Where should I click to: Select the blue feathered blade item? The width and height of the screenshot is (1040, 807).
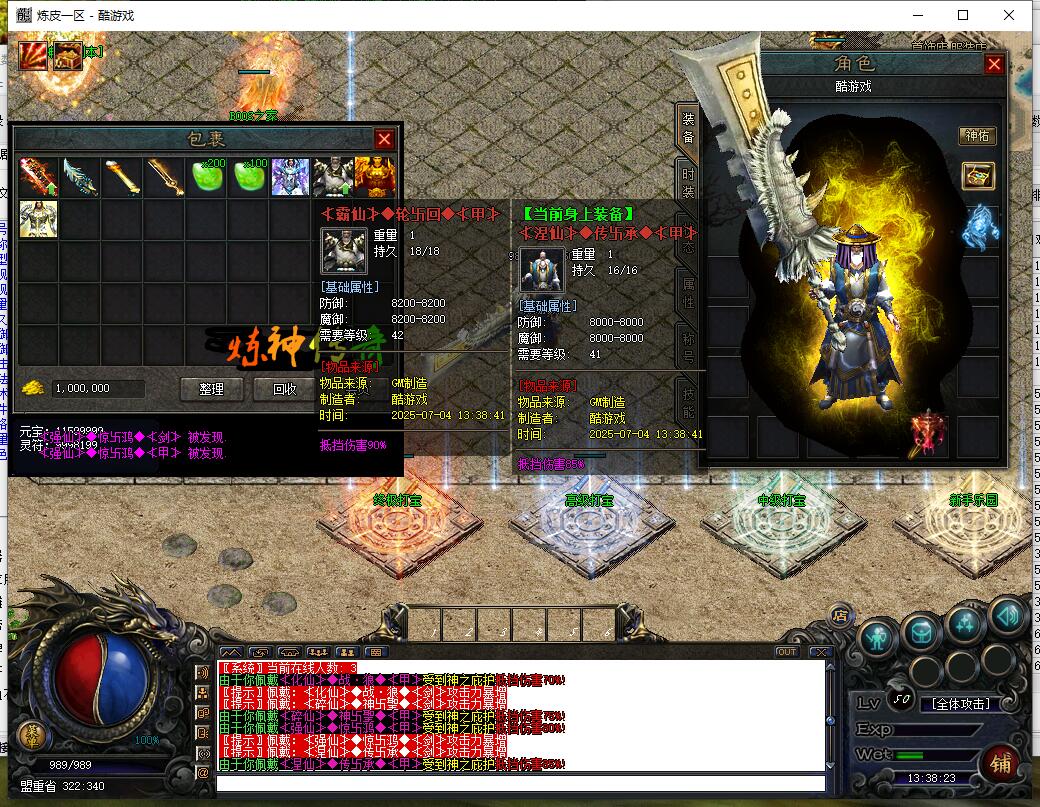80,177
